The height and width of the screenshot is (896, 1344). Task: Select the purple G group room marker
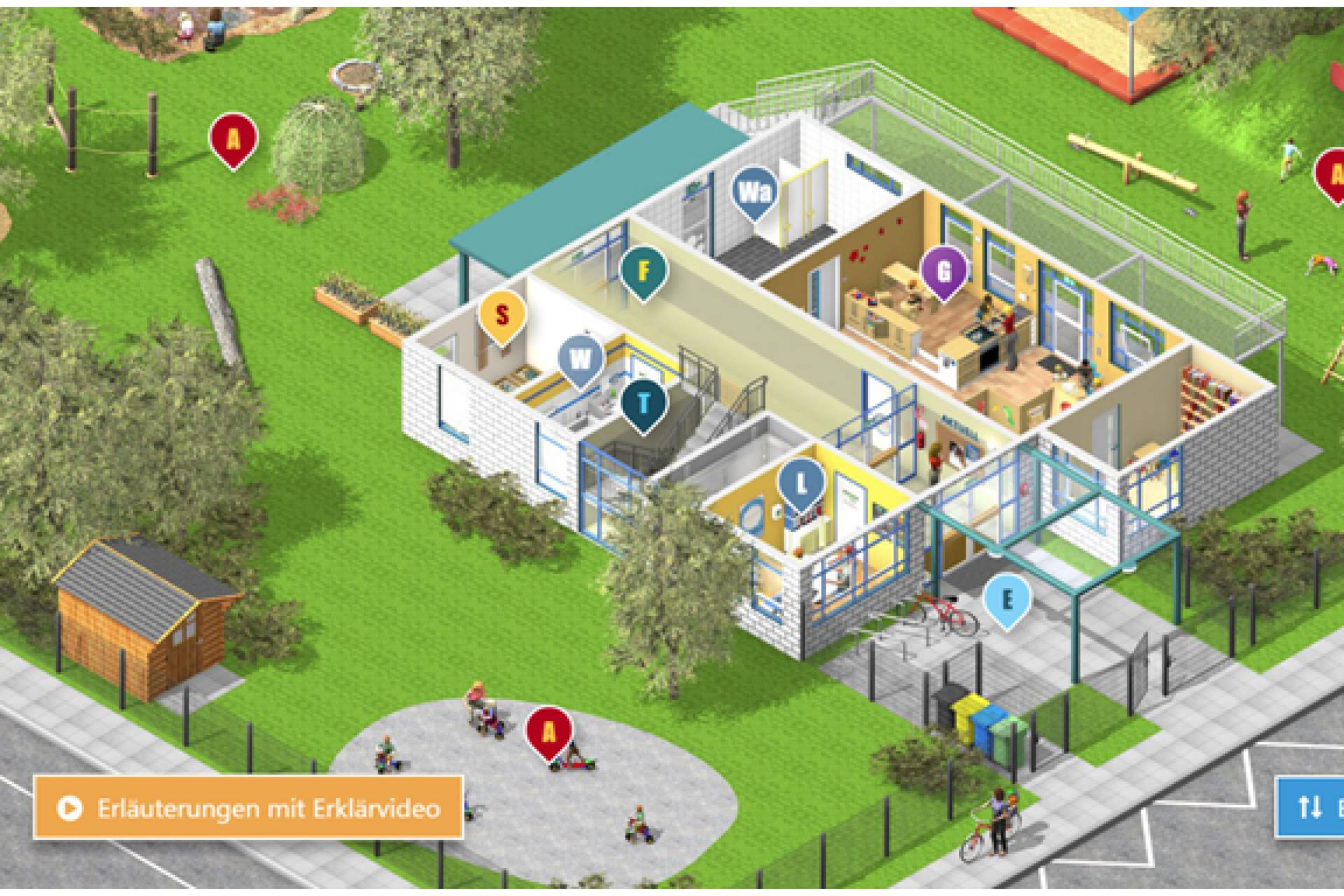click(944, 271)
